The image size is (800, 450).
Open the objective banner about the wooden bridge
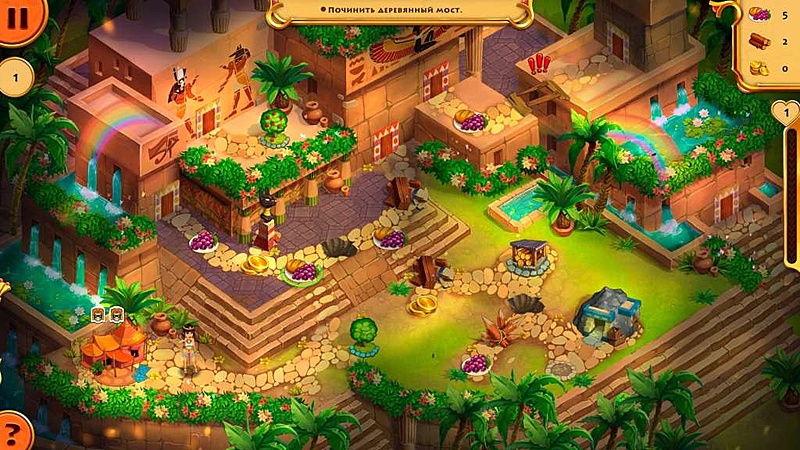pyautogui.click(x=398, y=10)
